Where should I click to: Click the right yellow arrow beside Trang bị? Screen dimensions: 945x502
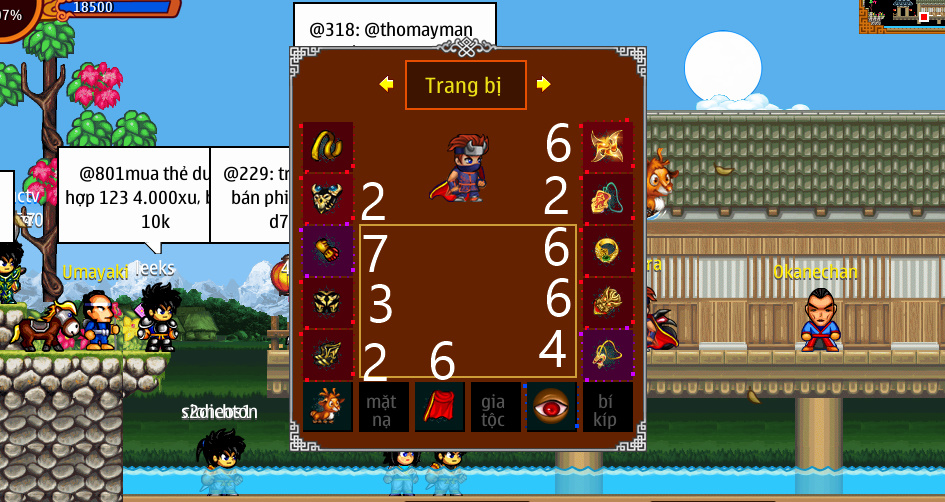click(x=543, y=85)
